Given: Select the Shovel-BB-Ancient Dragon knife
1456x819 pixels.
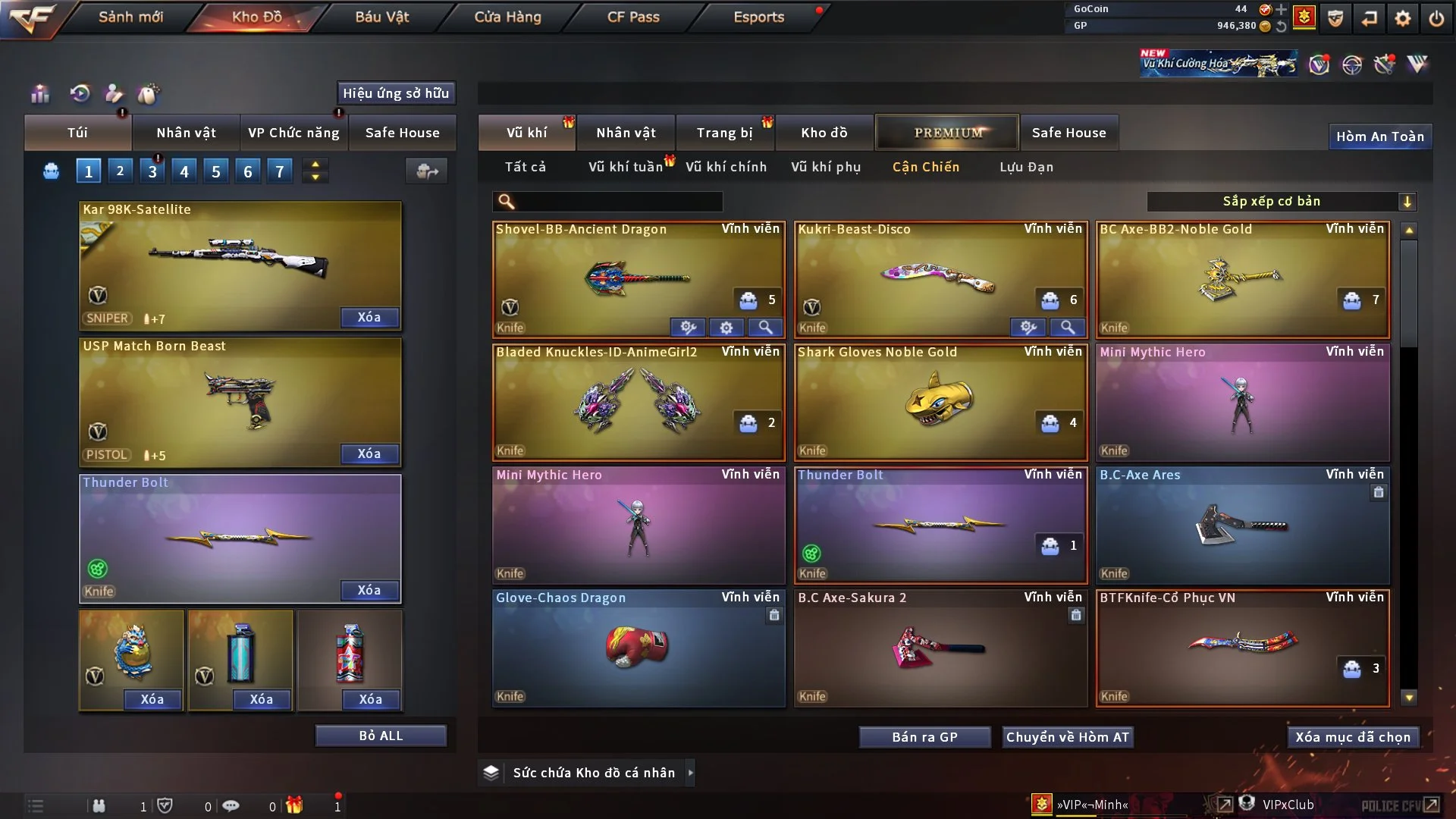Looking at the screenshot, I should 637,279.
